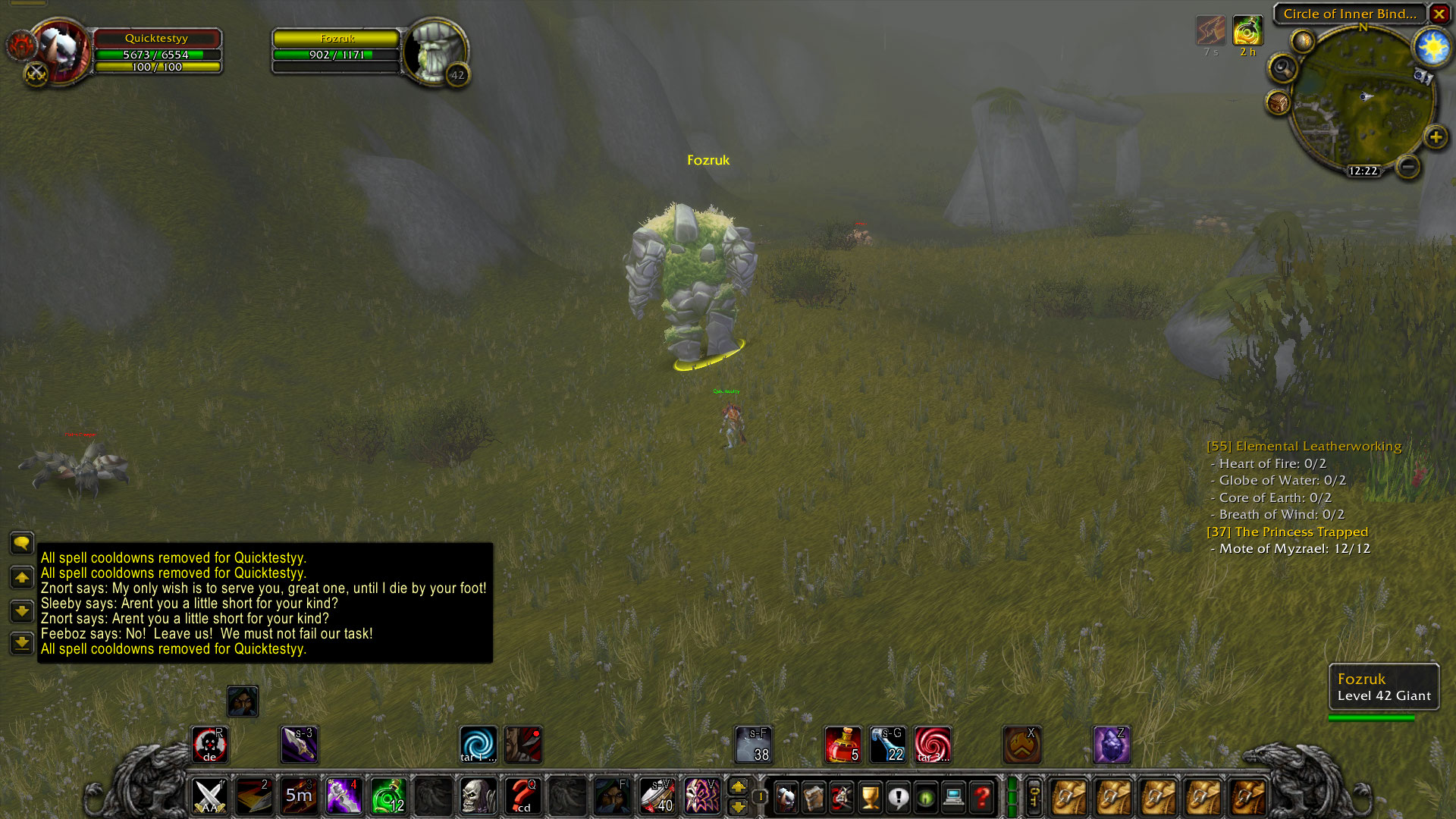Use the purple crystal ability bound to Z
Screen dimensions: 1456x819
(x=1112, y=745)
